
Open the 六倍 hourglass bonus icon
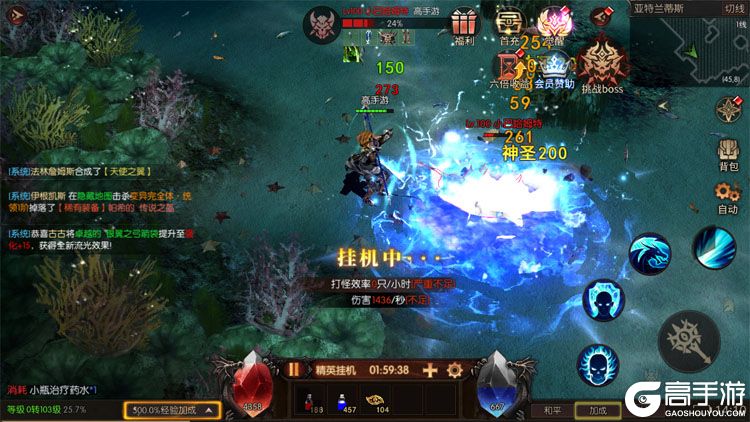(x=507, y=68)
